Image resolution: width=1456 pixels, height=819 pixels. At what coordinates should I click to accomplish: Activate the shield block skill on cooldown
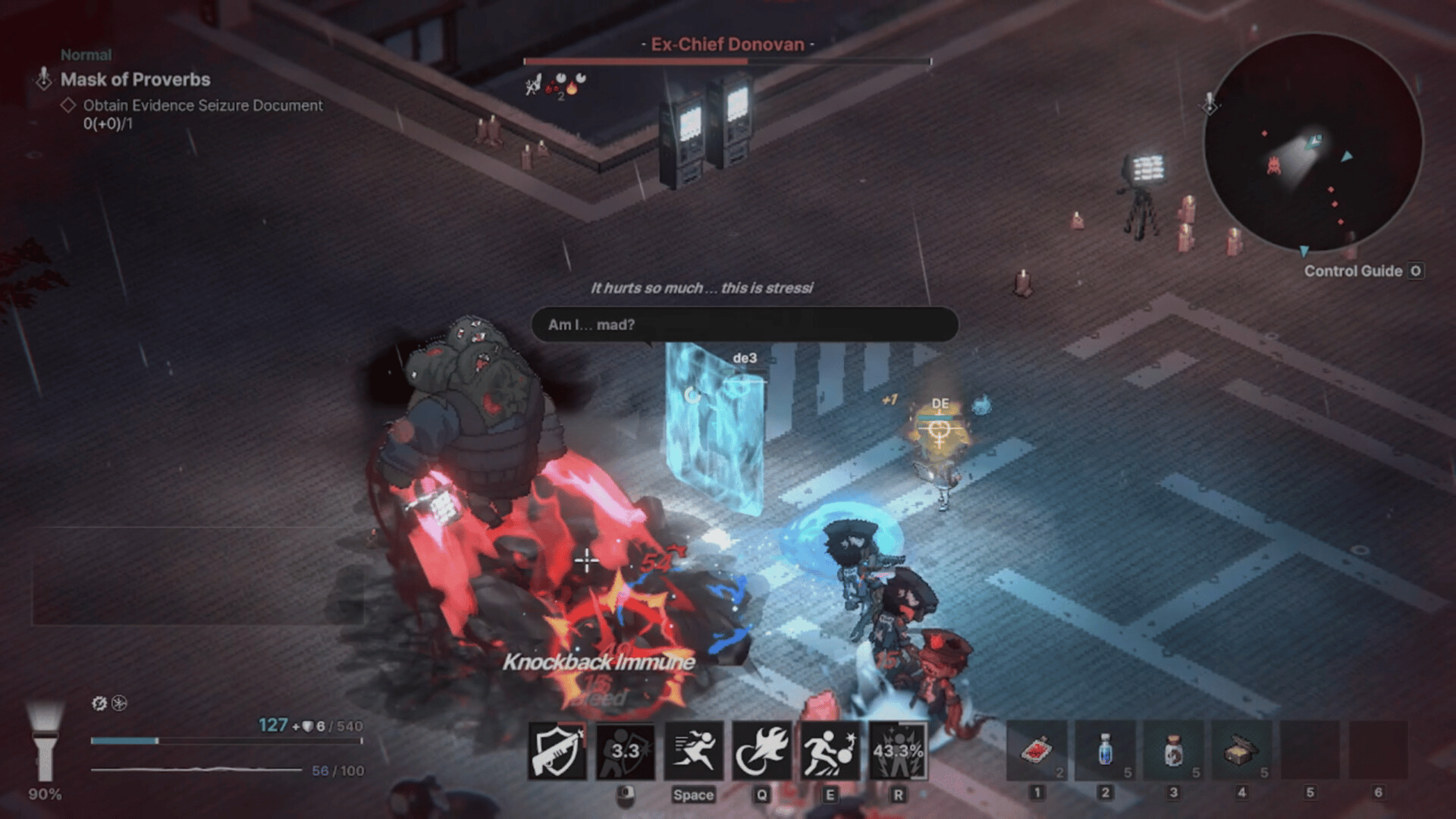tap(626, 752)
